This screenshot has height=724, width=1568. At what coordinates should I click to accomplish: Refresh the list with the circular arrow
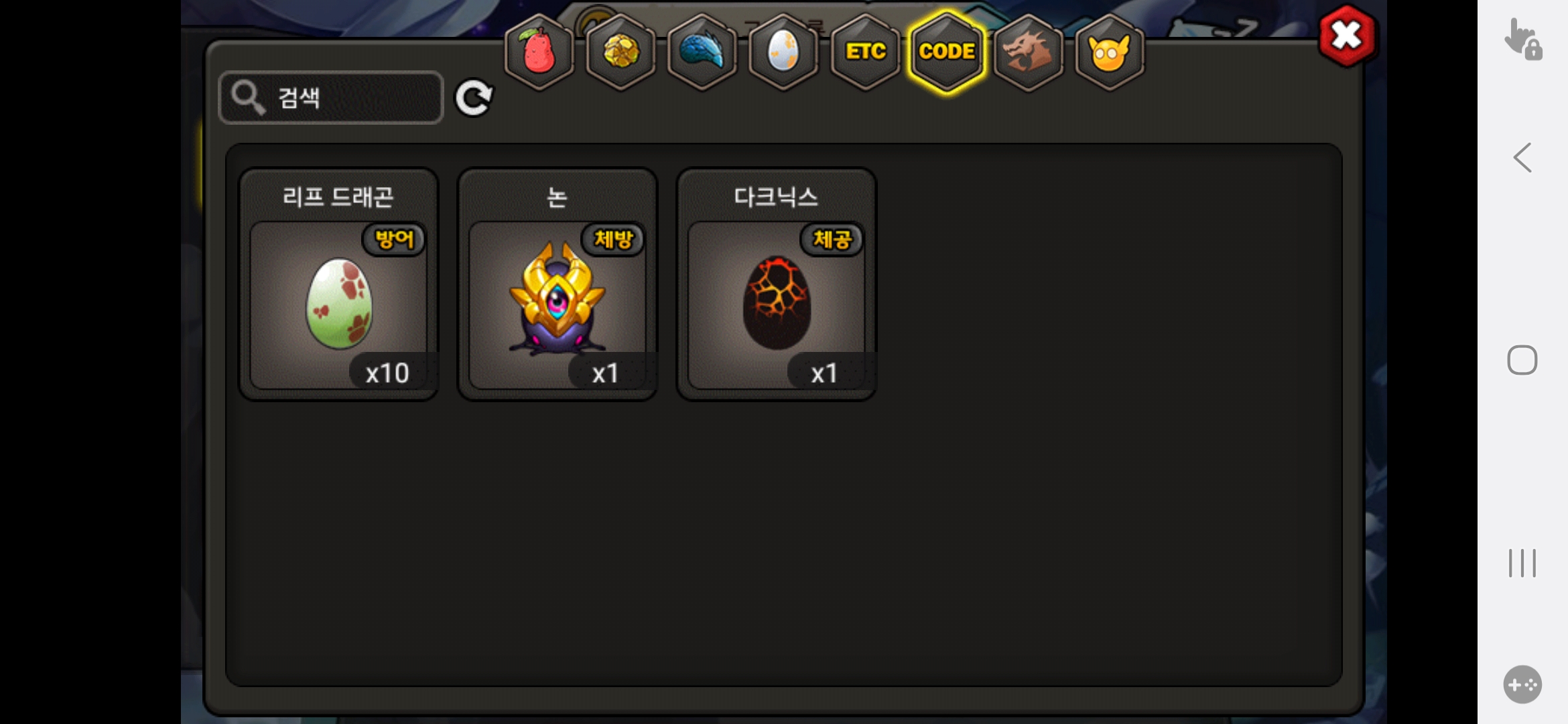pyautogui.click(x=474, y=98)
